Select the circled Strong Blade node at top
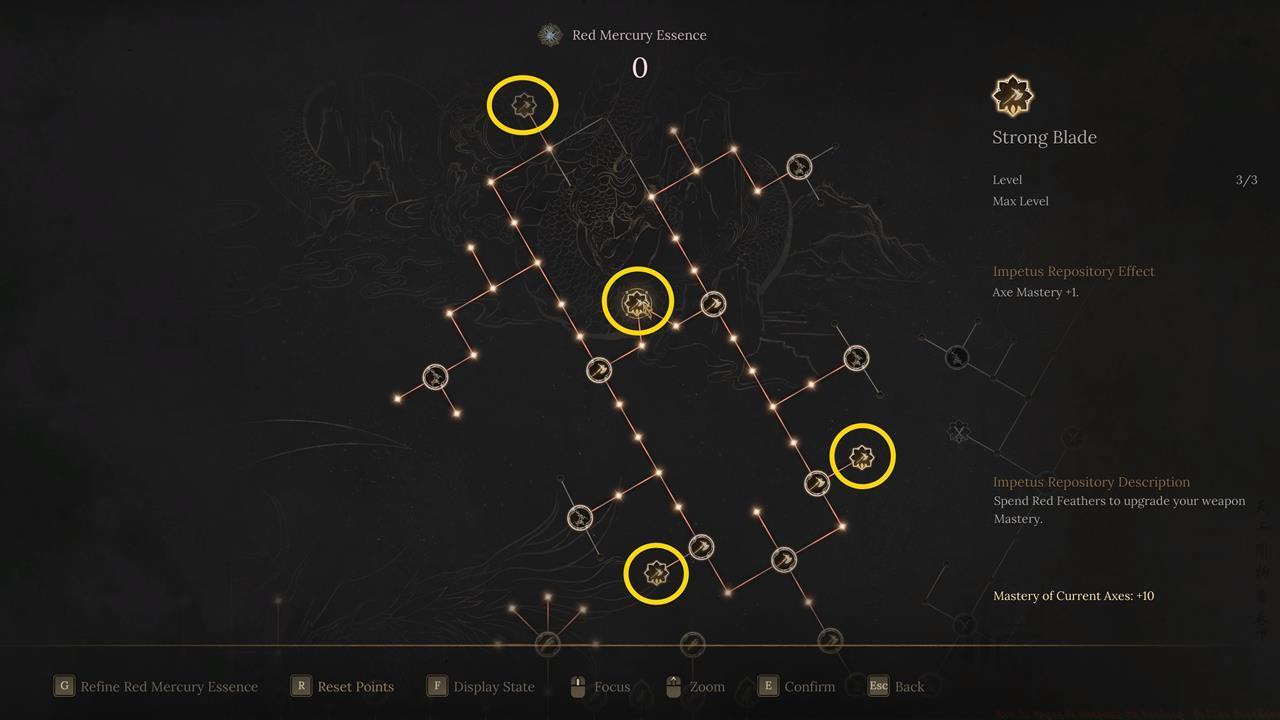This screenshot has width=1280, height=720. pyautogui.click(x=523, y=103)
